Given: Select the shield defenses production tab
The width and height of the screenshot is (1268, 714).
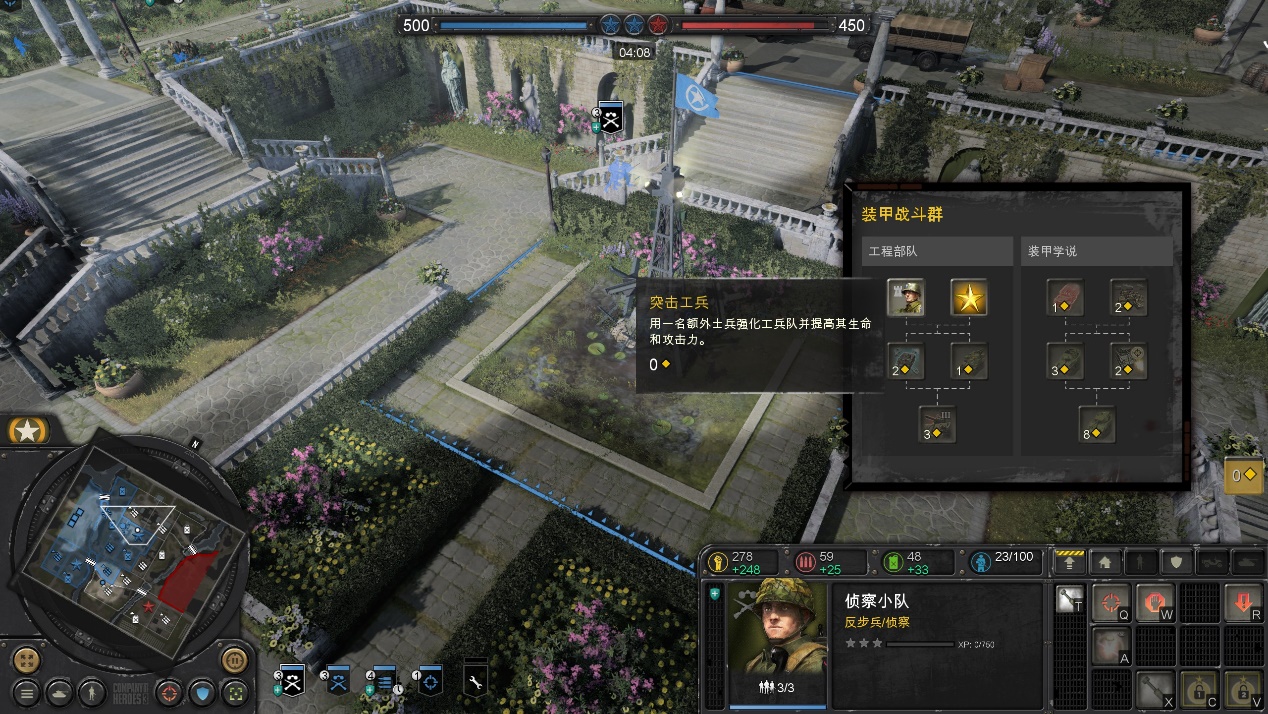Looking at the screenshot, I should point(1177,562).
